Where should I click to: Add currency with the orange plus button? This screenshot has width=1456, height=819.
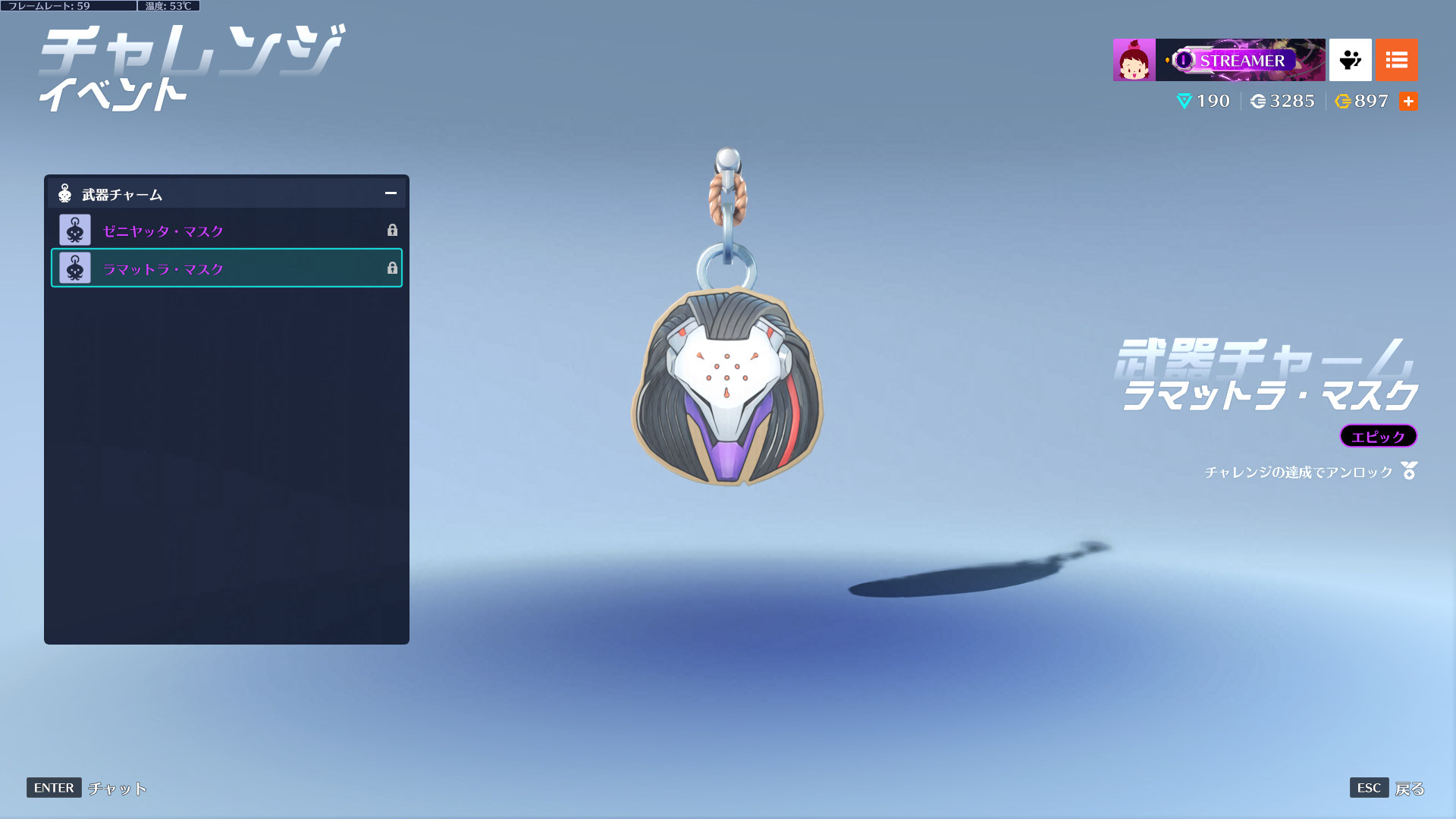click(x=1408, y=102)
